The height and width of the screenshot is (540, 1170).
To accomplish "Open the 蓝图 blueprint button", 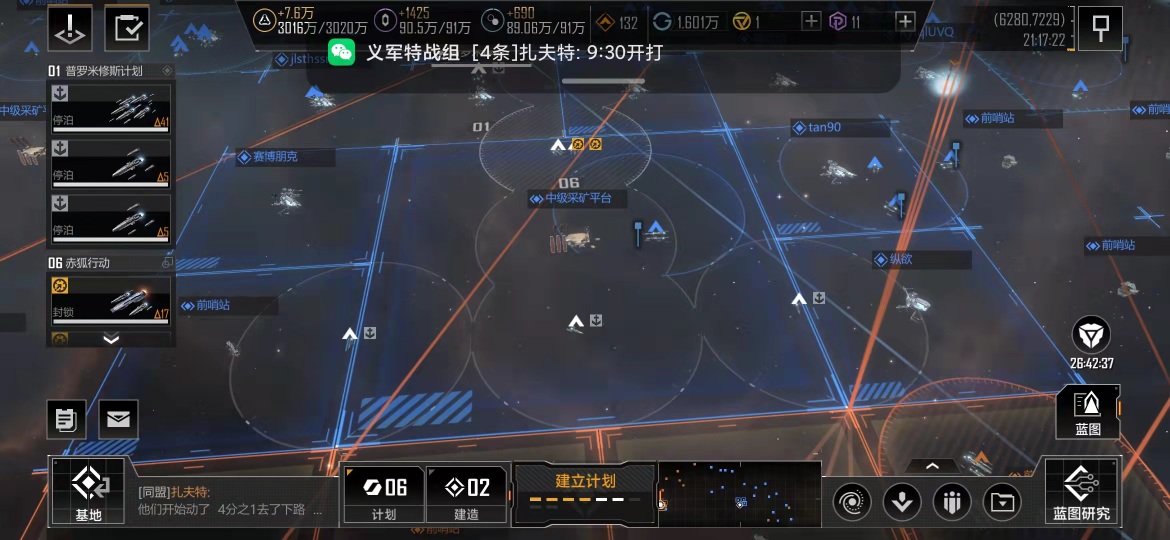I will (x=1087, y=411).
